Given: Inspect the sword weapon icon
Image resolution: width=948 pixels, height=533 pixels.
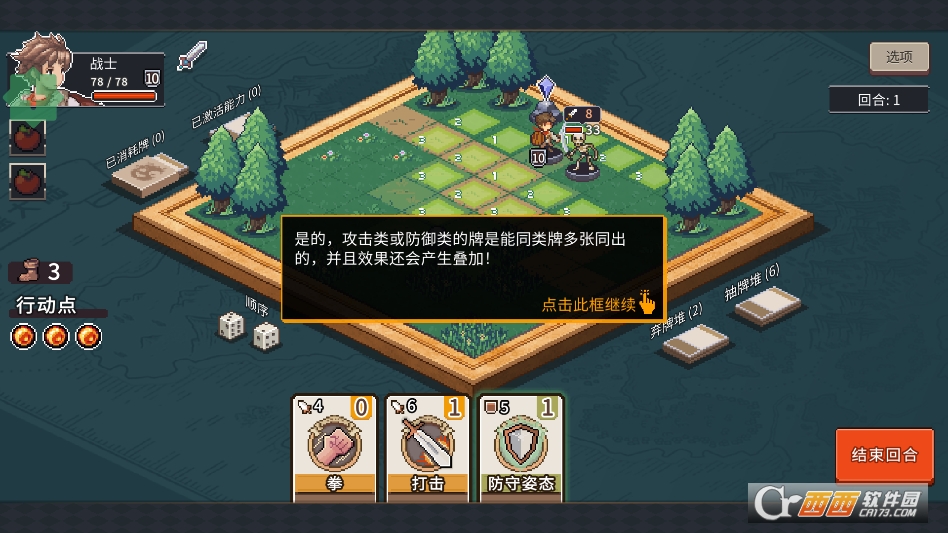Looking at the screenshot, I should [x=191, y=56].
